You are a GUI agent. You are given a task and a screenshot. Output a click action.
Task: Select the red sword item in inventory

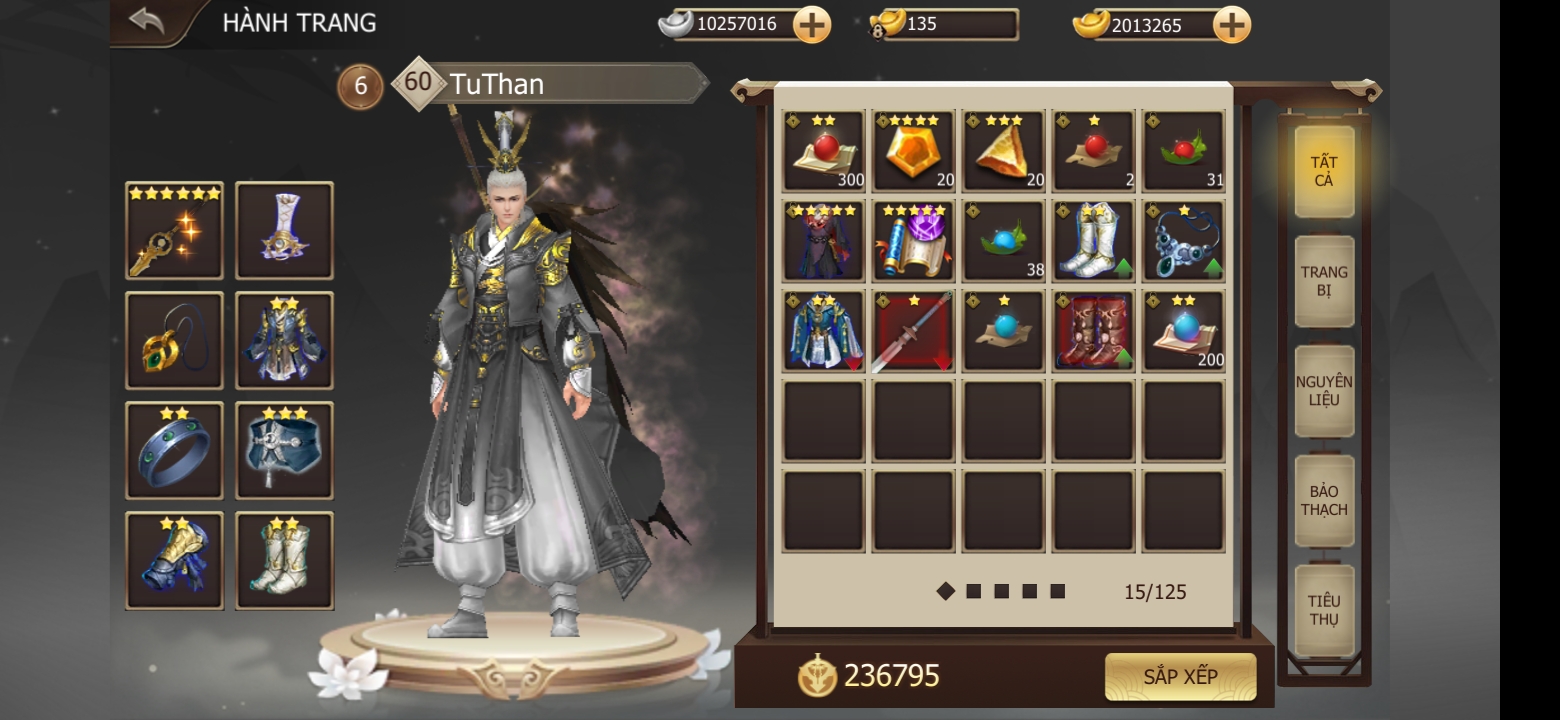pos(914,331)
